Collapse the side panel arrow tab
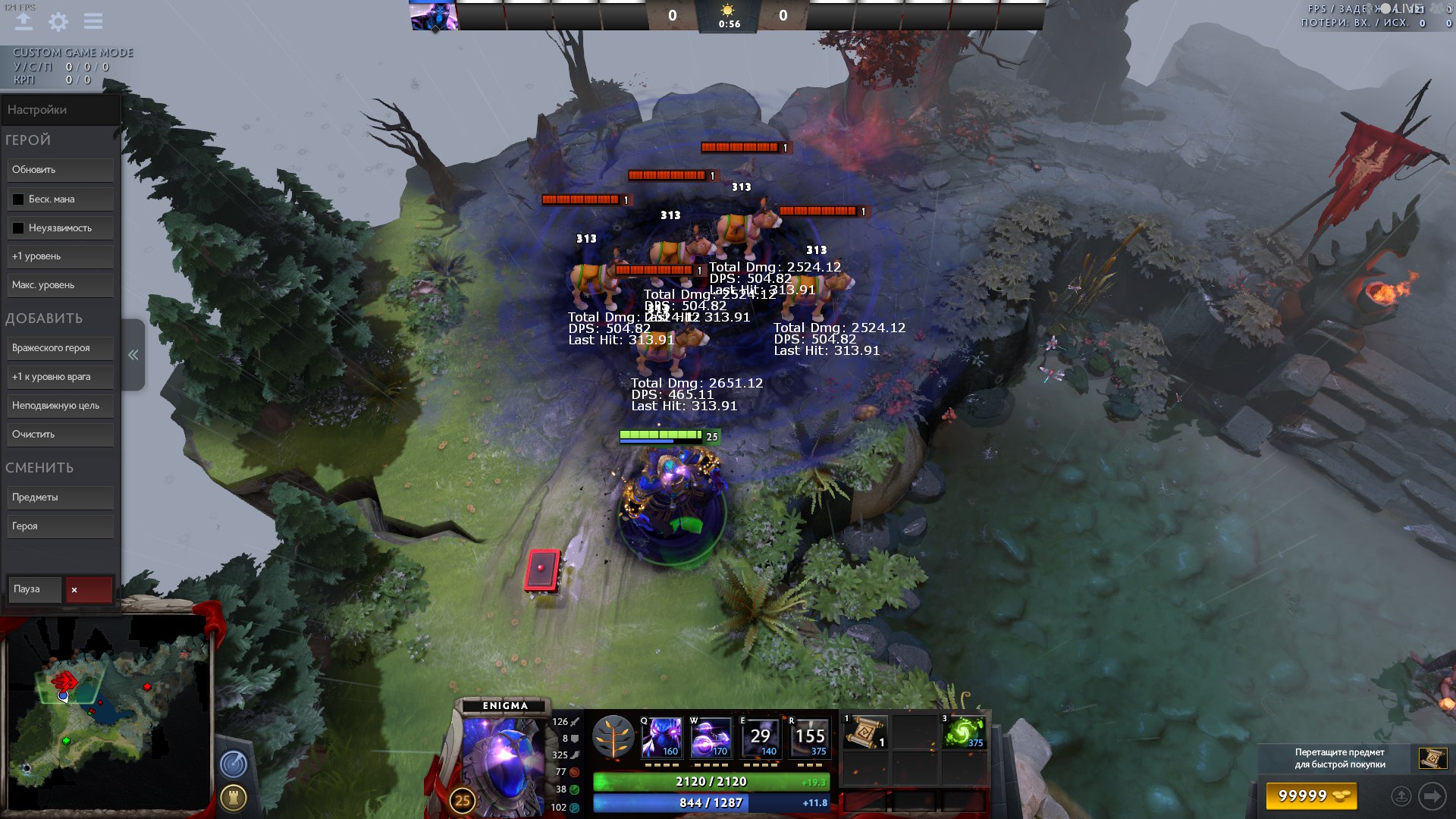This screenshot has width=1456, height=819. tap(133, 355)
